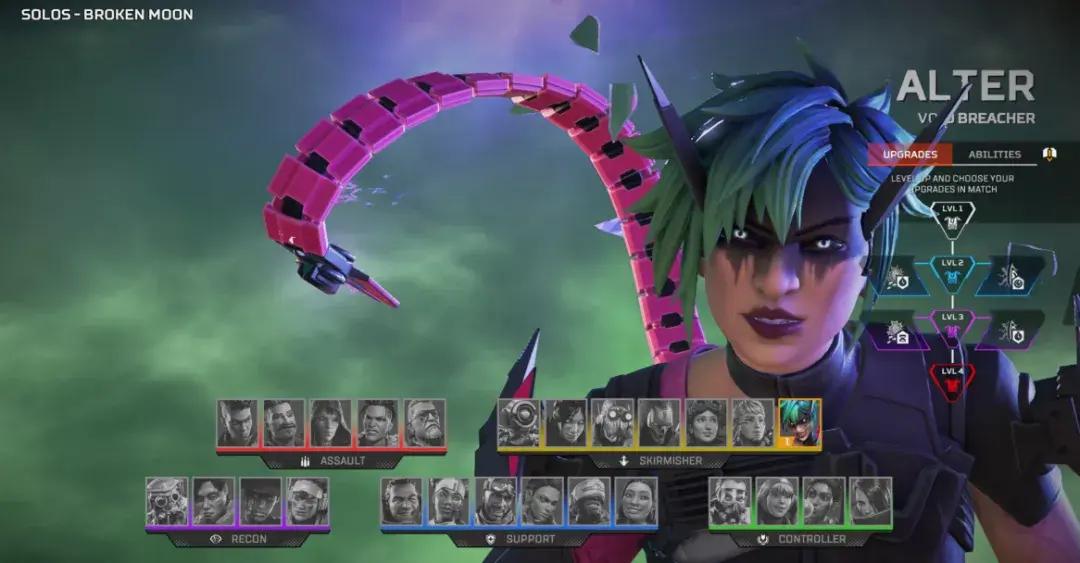Screen dimensions: 1080x563
Task: Choose Pathfinder in the Skirmisher row
Action: (518, 422)
